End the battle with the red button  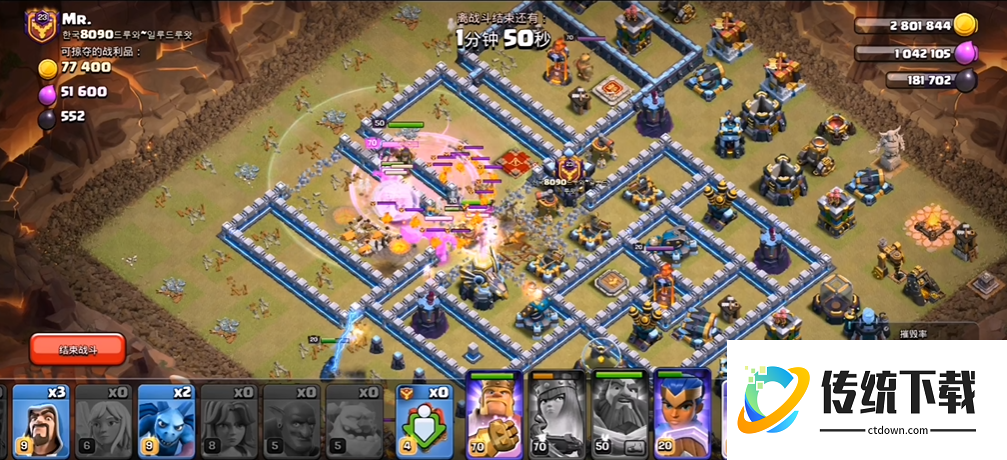click(77, 348)
